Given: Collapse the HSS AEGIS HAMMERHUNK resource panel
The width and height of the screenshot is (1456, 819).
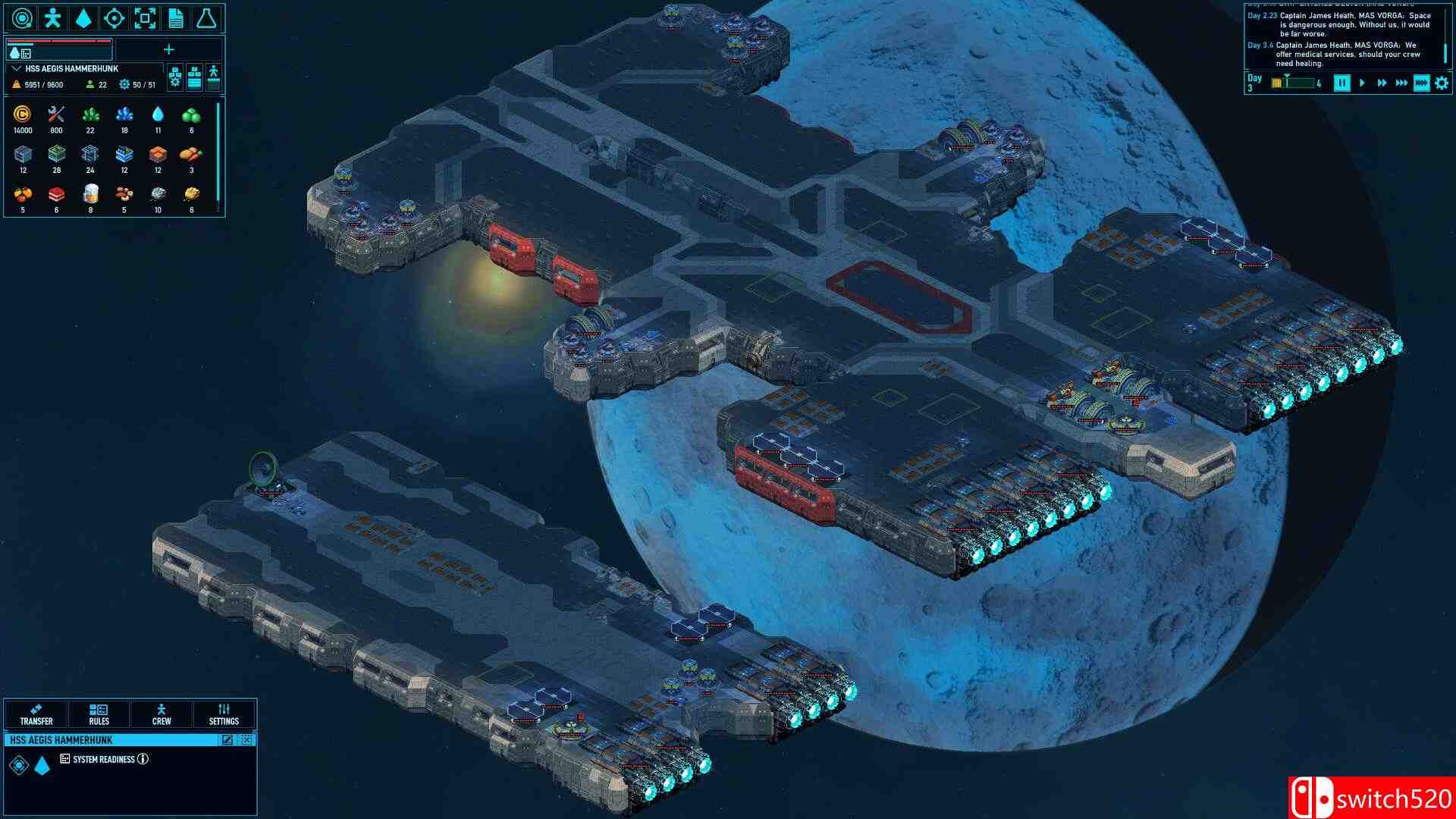Looking at the screenshot, I should [17, 68].
